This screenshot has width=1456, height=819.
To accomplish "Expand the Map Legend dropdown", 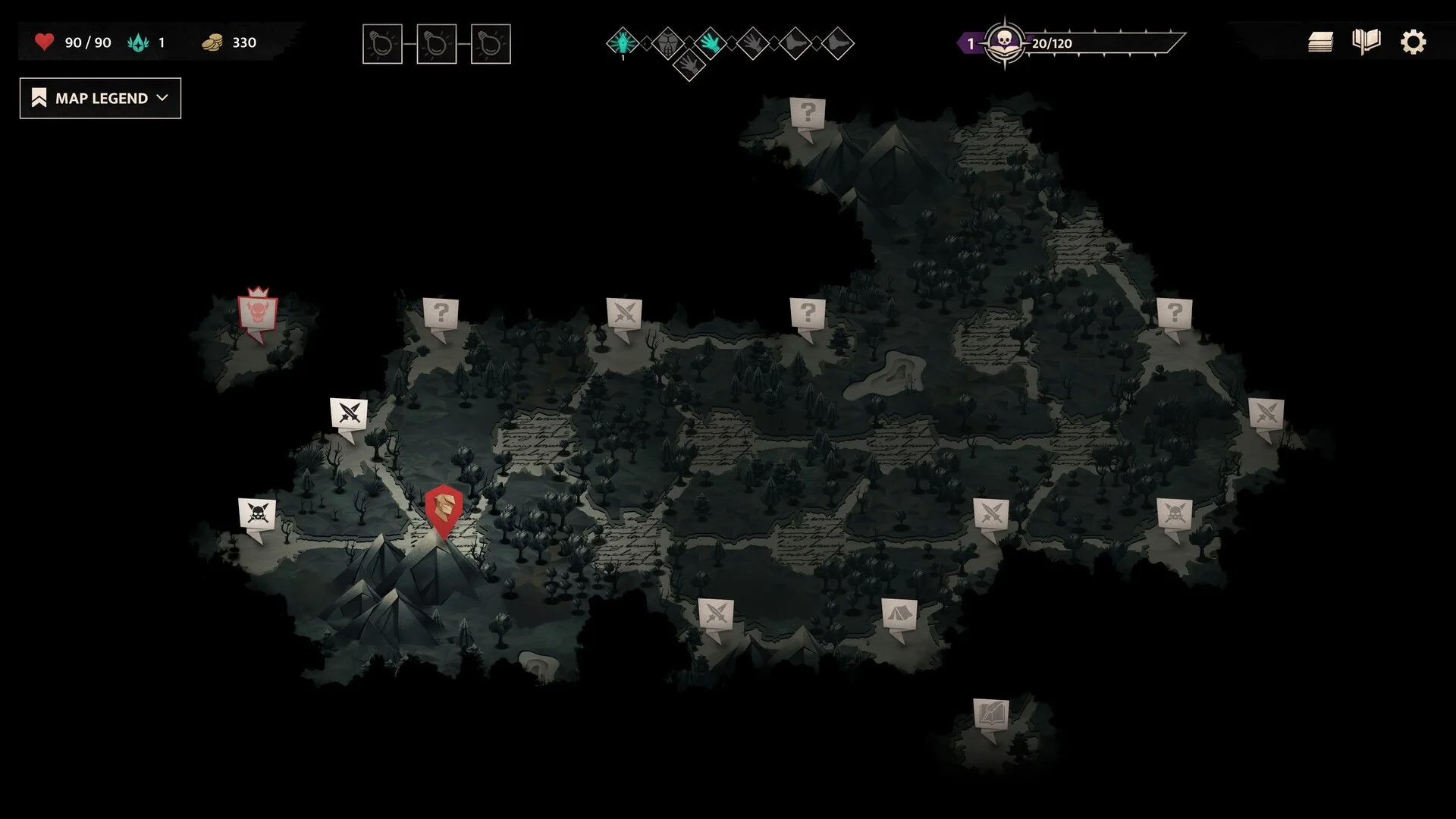I will pos(100,99).
